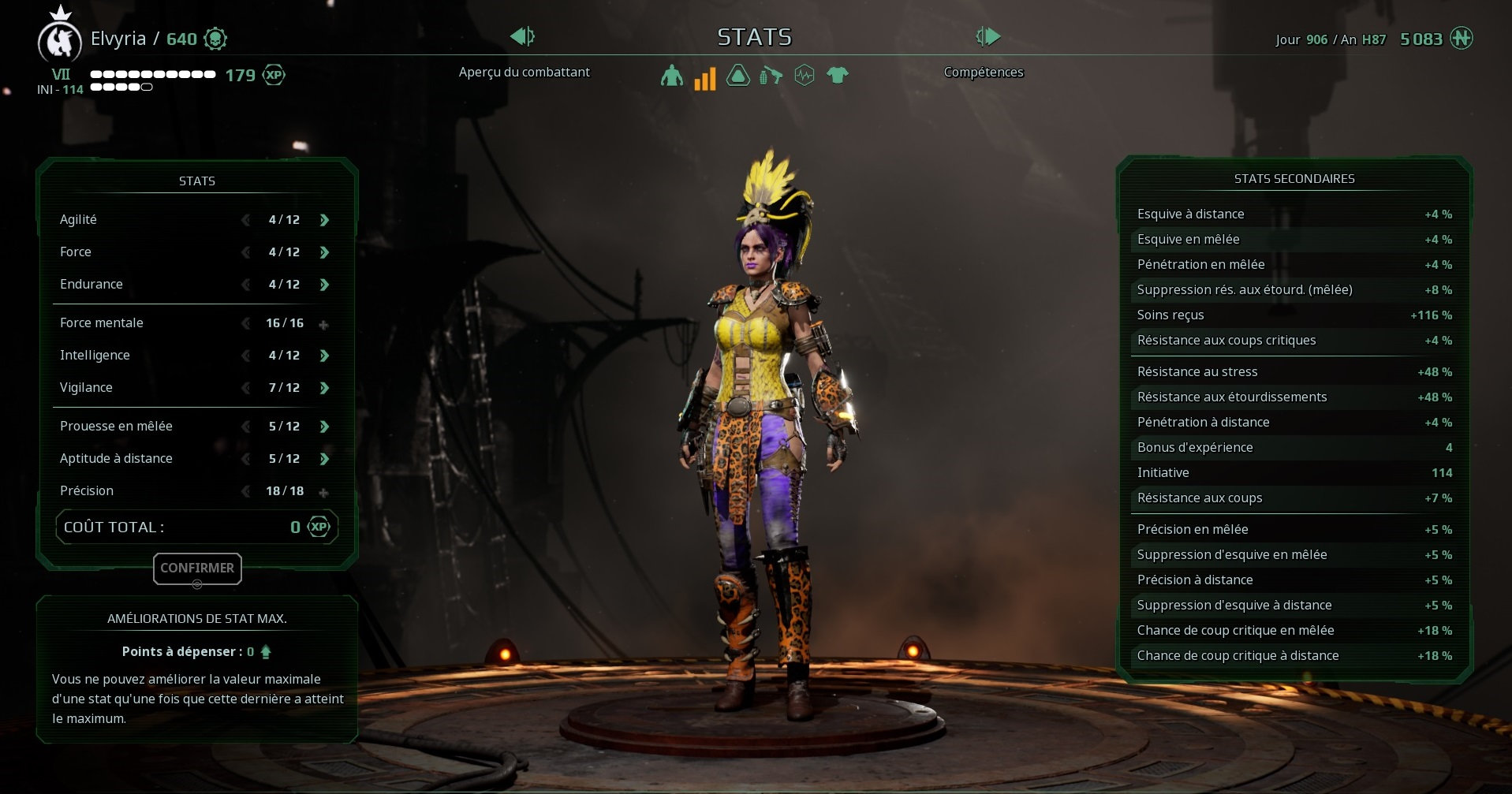Viewport: 1512px width, 794px height.
Task: Raise Aptitude à distance
Action: pos(324,459)
